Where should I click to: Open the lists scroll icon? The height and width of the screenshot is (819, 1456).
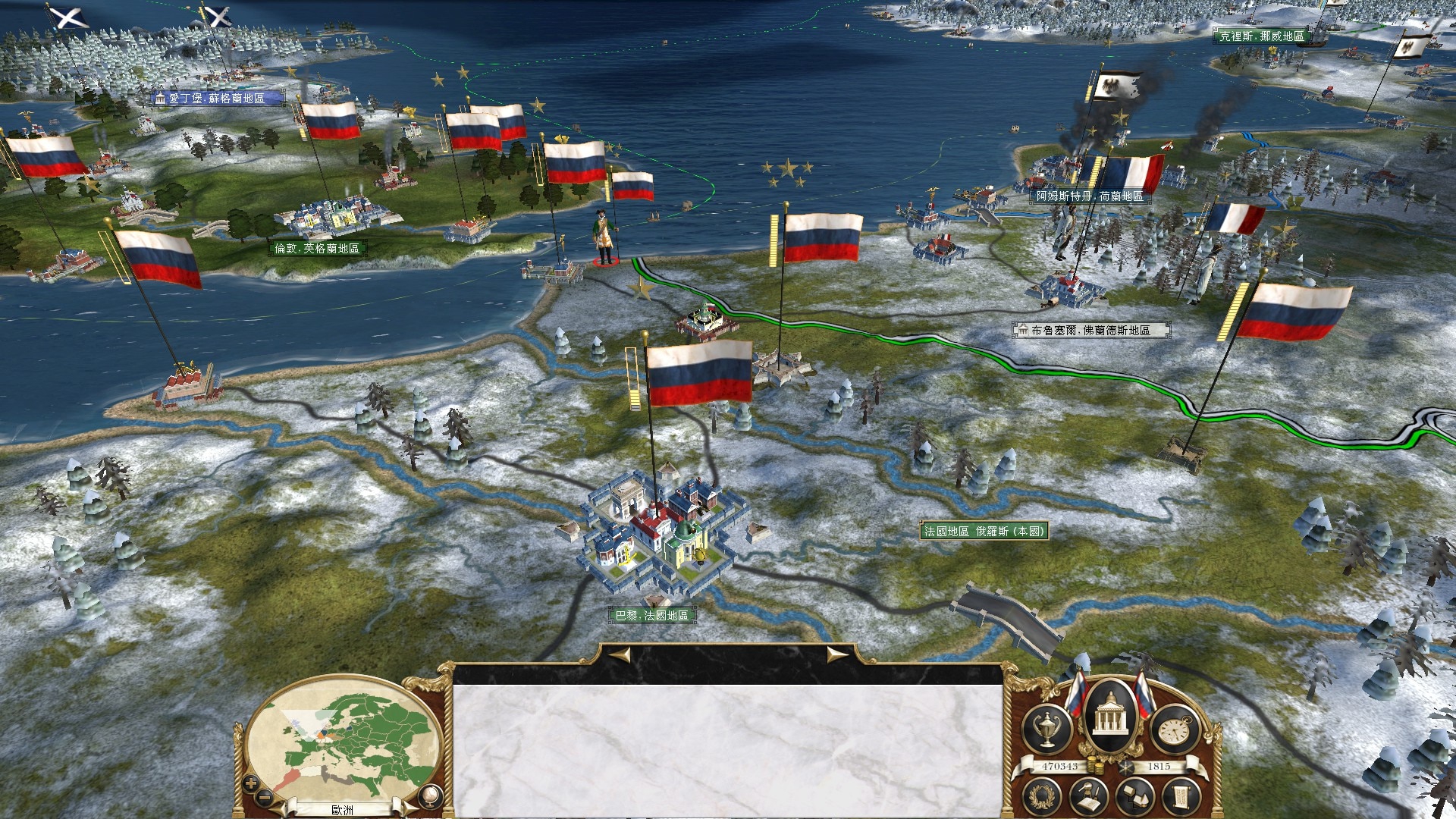tap(1181, 795)
